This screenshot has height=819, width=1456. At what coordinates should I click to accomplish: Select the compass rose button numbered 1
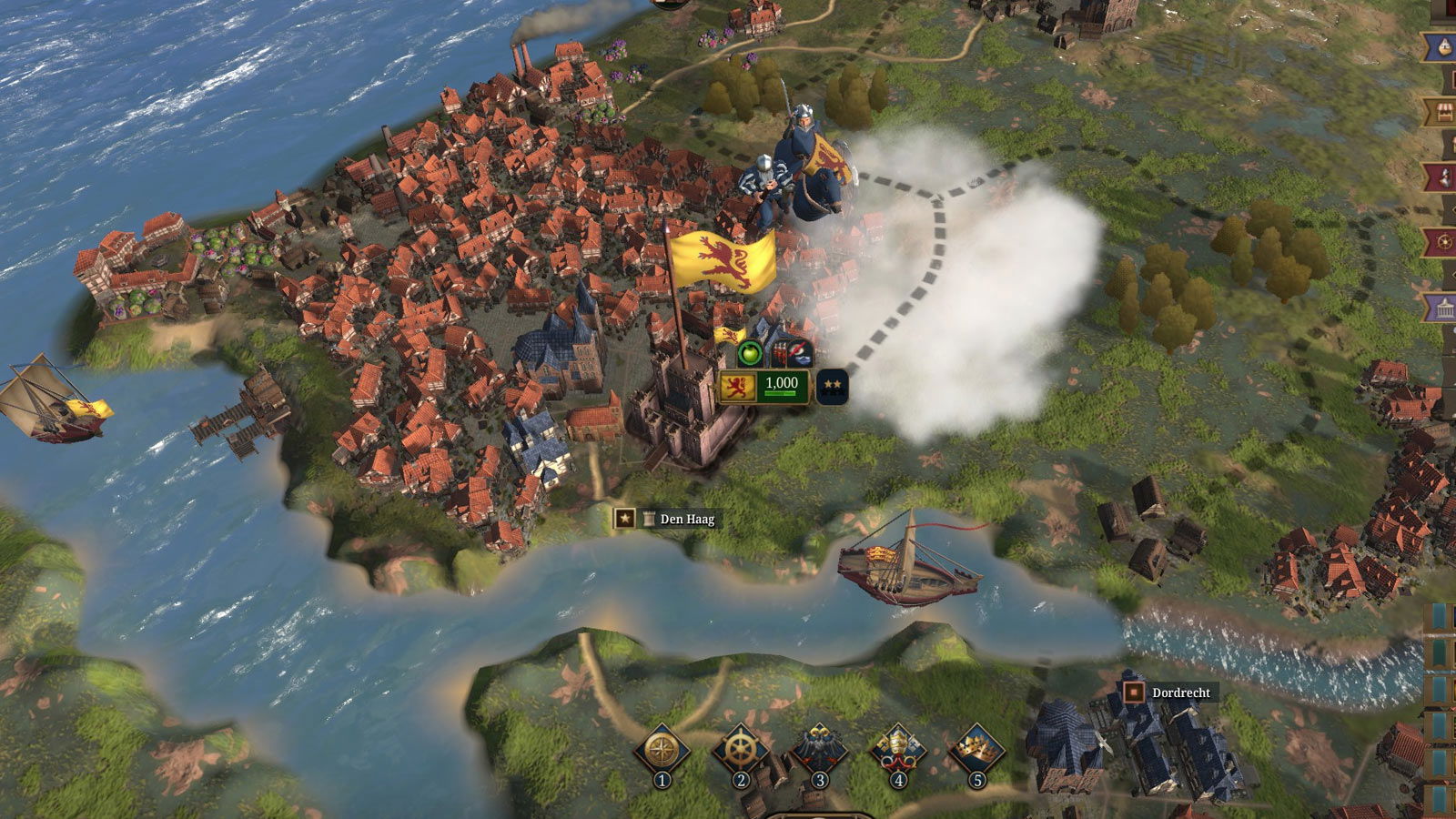coord(662,752)
